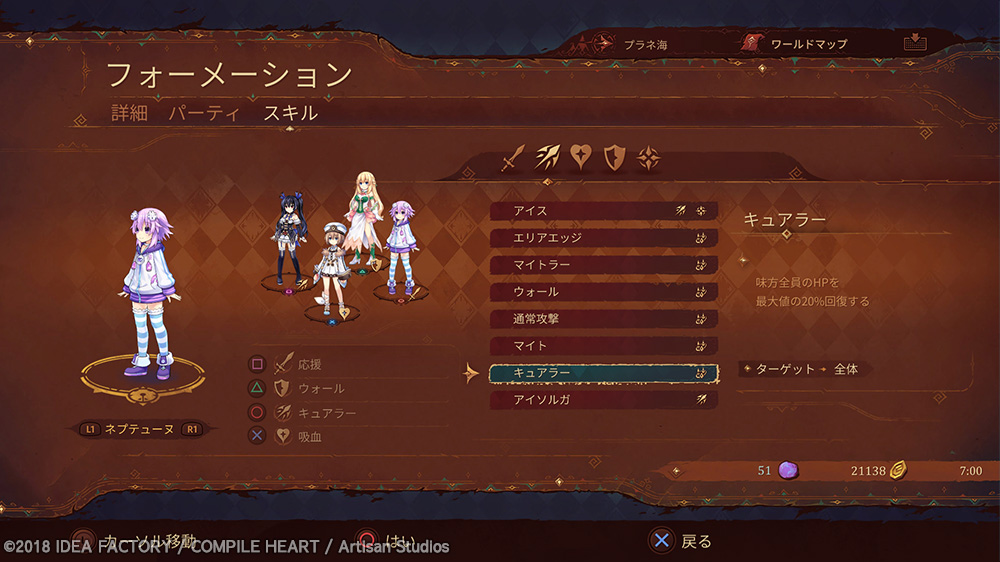Select the 通常攻撃 skill row
The image size is (1000, 562).
[x=603, y=319]
